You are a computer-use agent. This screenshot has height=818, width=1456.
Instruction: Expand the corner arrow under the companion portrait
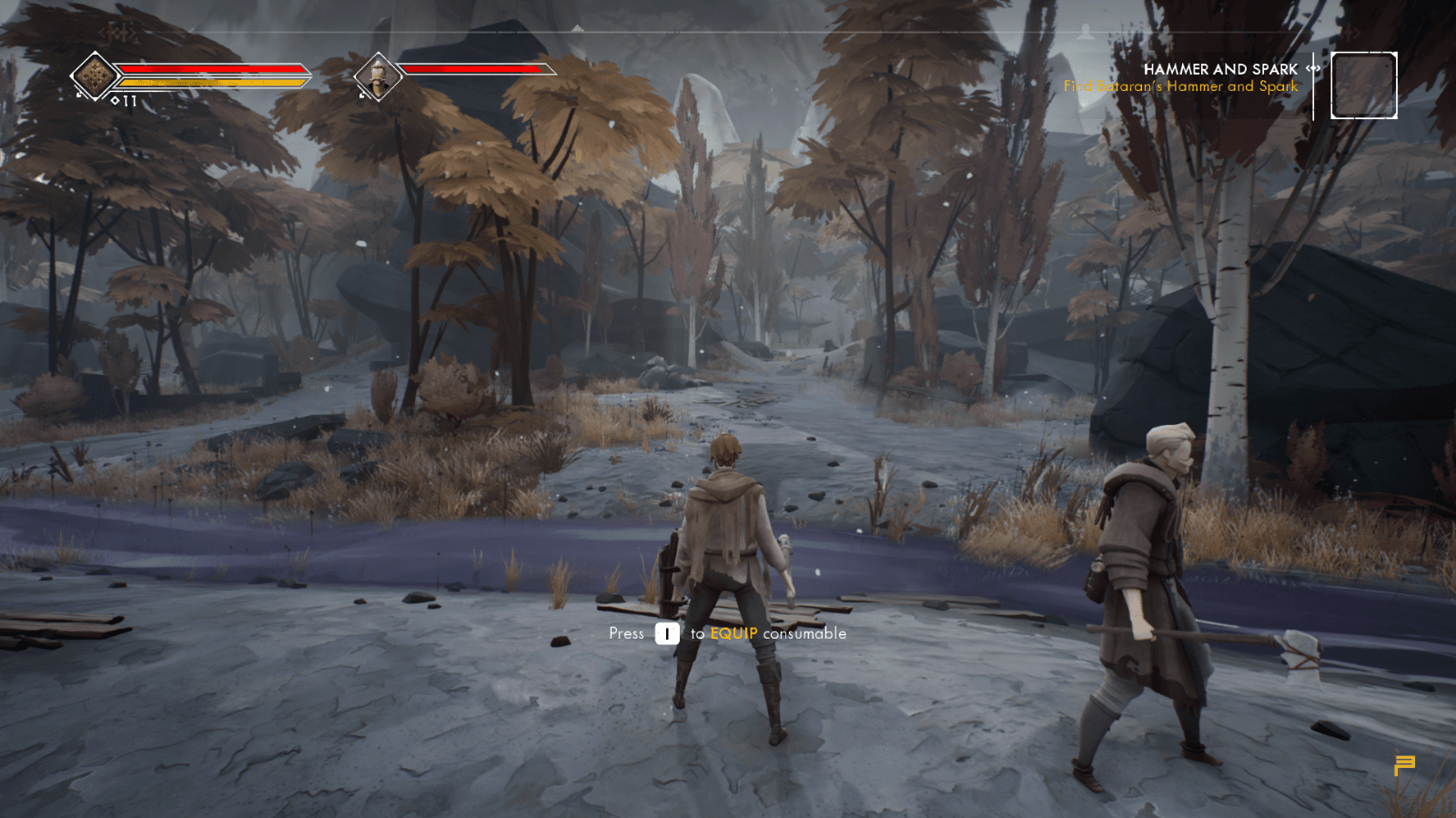click(363, 96)
